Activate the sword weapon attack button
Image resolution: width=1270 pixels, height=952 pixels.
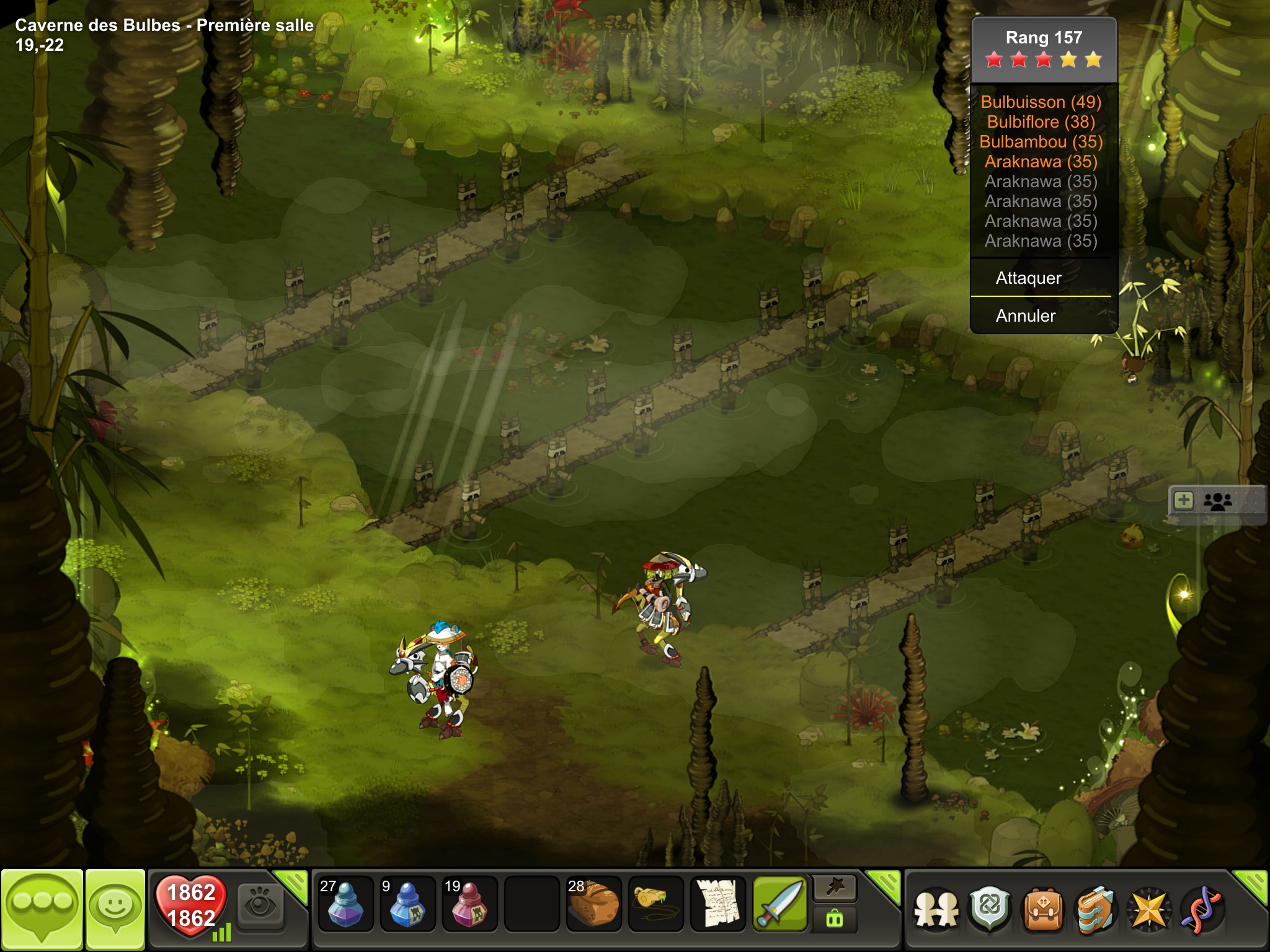779,904
